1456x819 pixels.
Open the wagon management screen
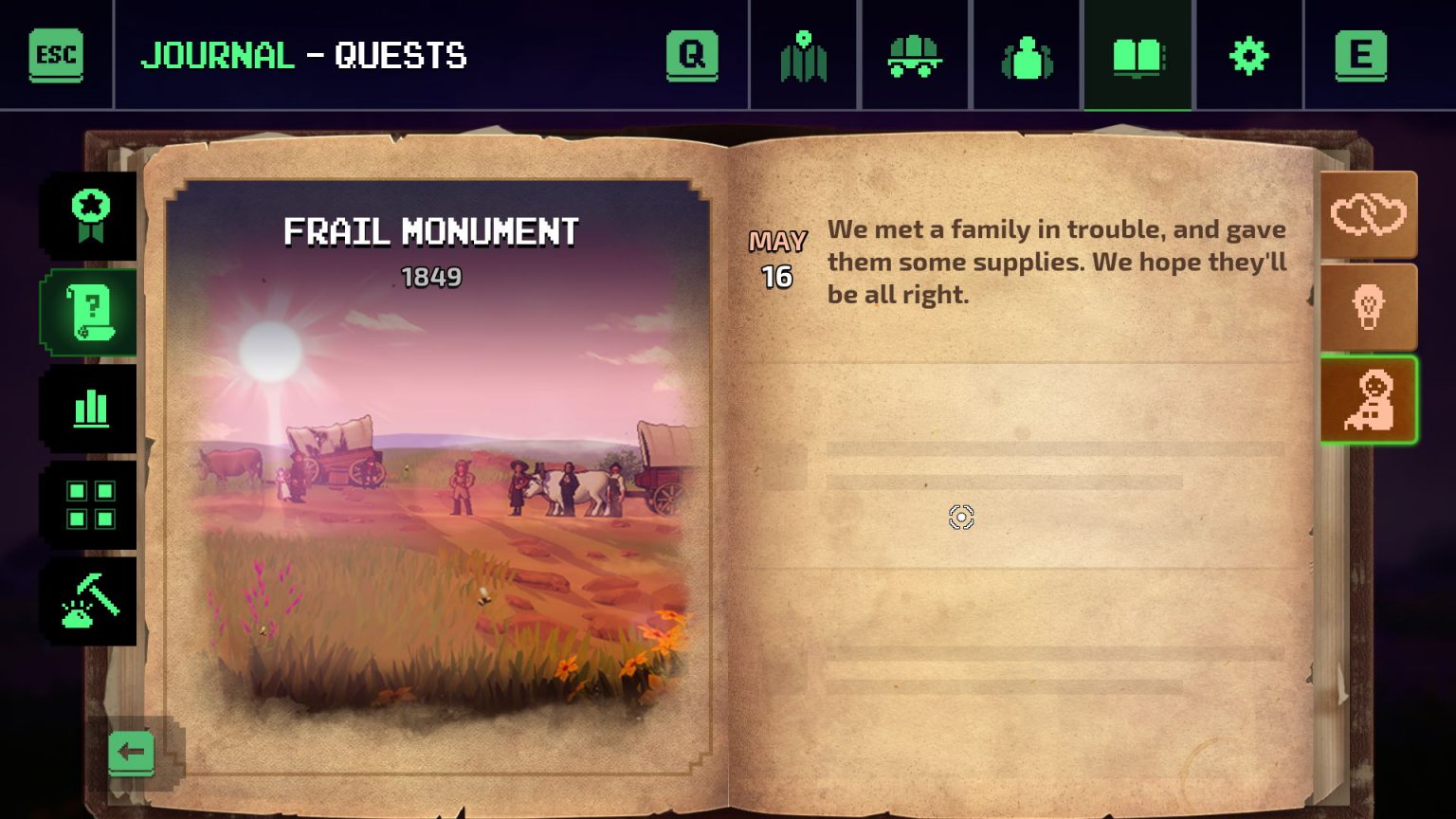[x=914, y=55]
